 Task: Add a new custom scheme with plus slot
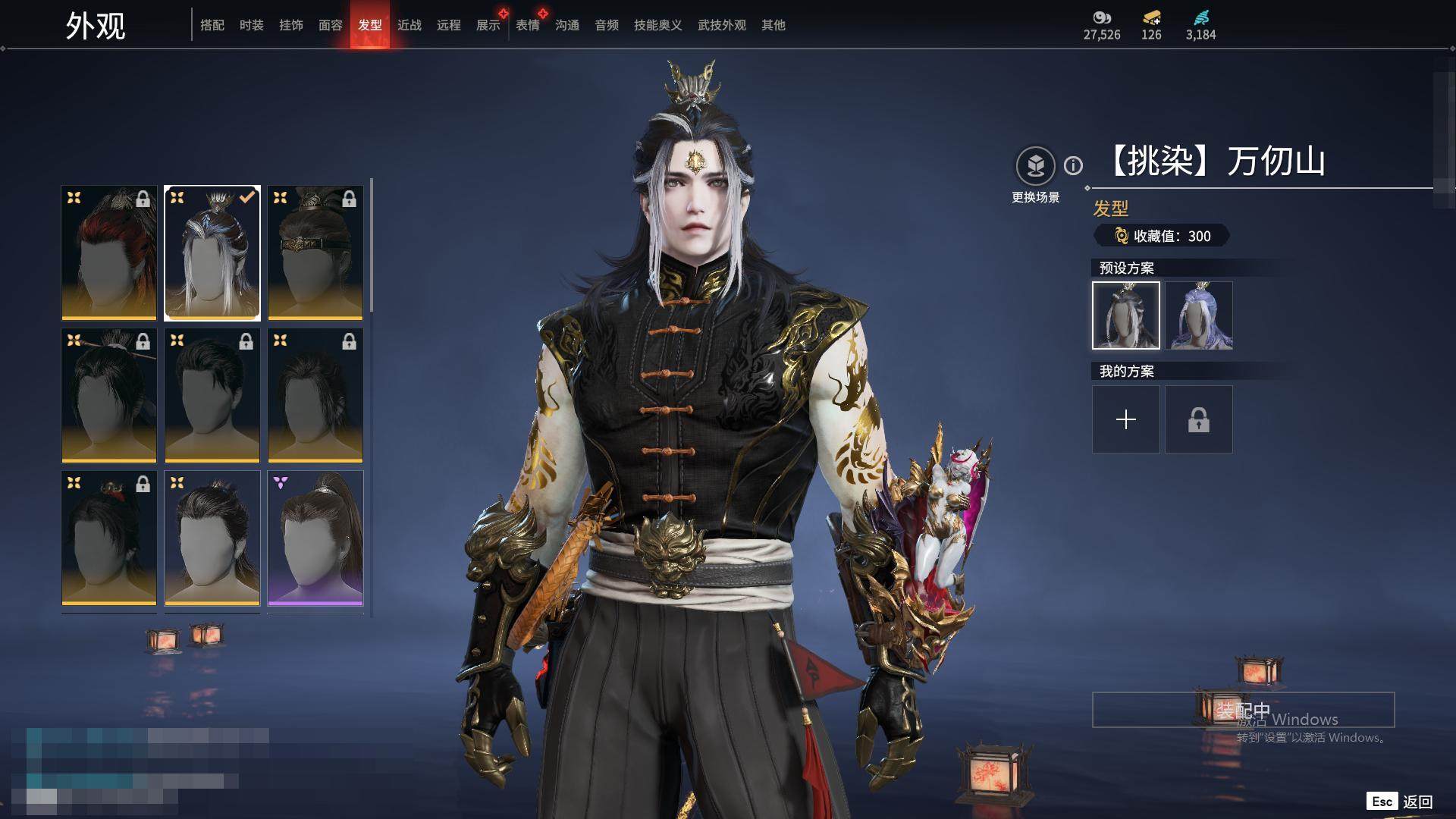coord(1126,419)
